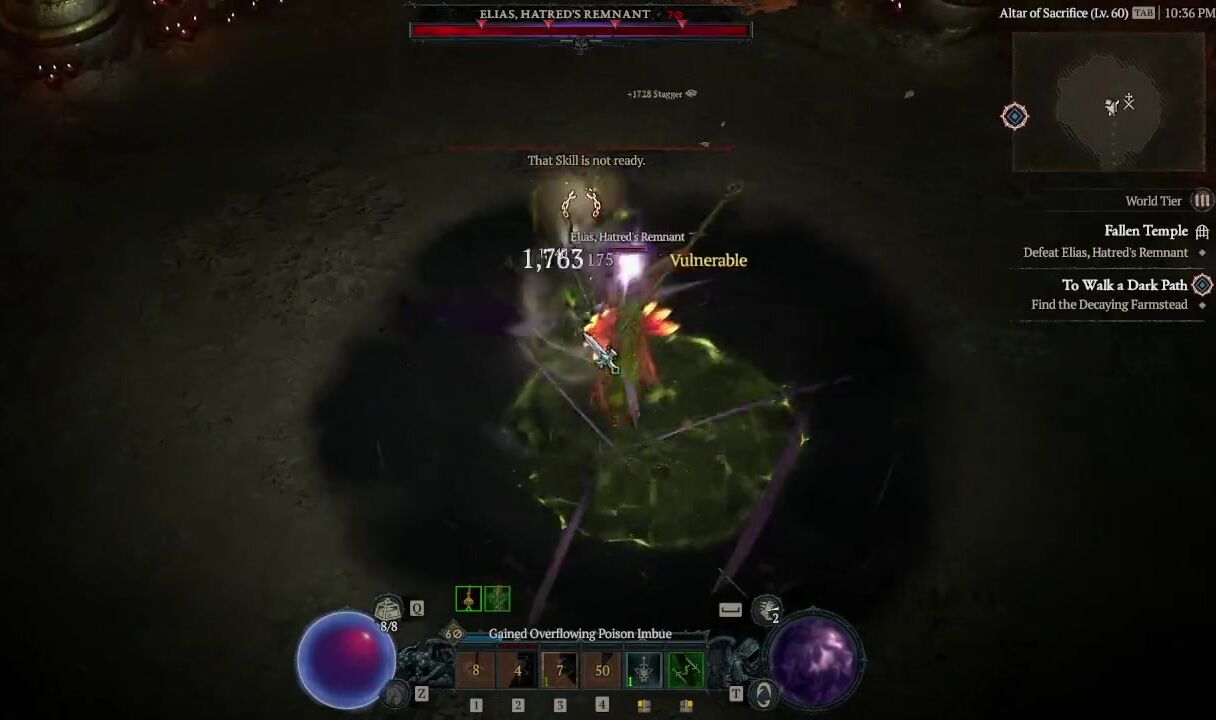This screenshot has height=720, width=1216.
Task: Click the town portal icon beside the energy orb
Action: click(x=765, y=693)
